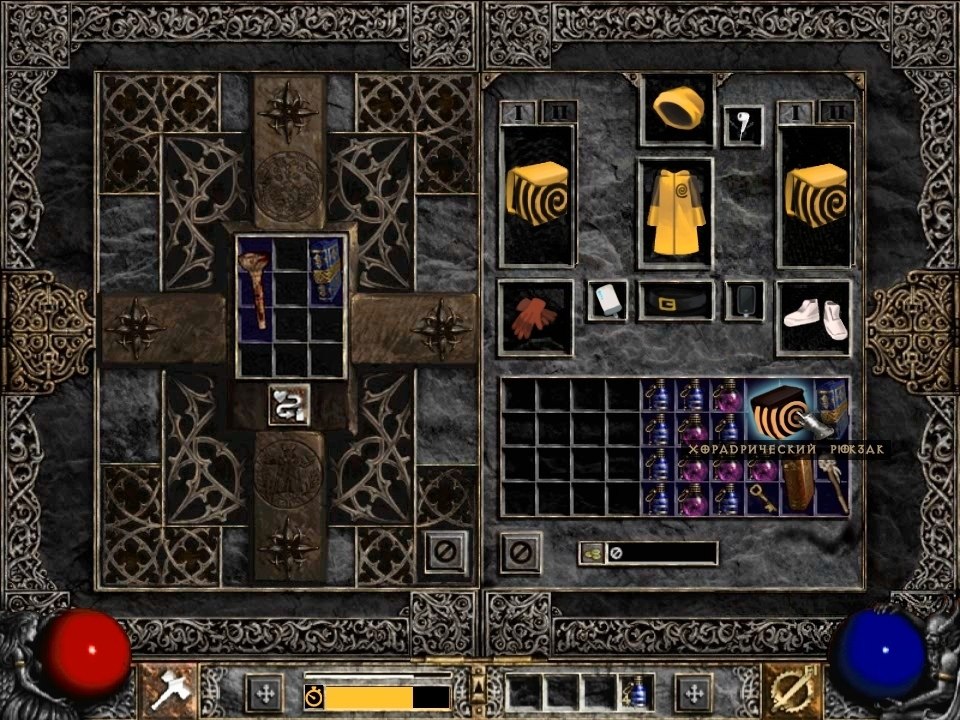This screenshot has height=720, width=960.
Task: Switch to weapon set II on the left hand
Action: click(x=558, y=111)
